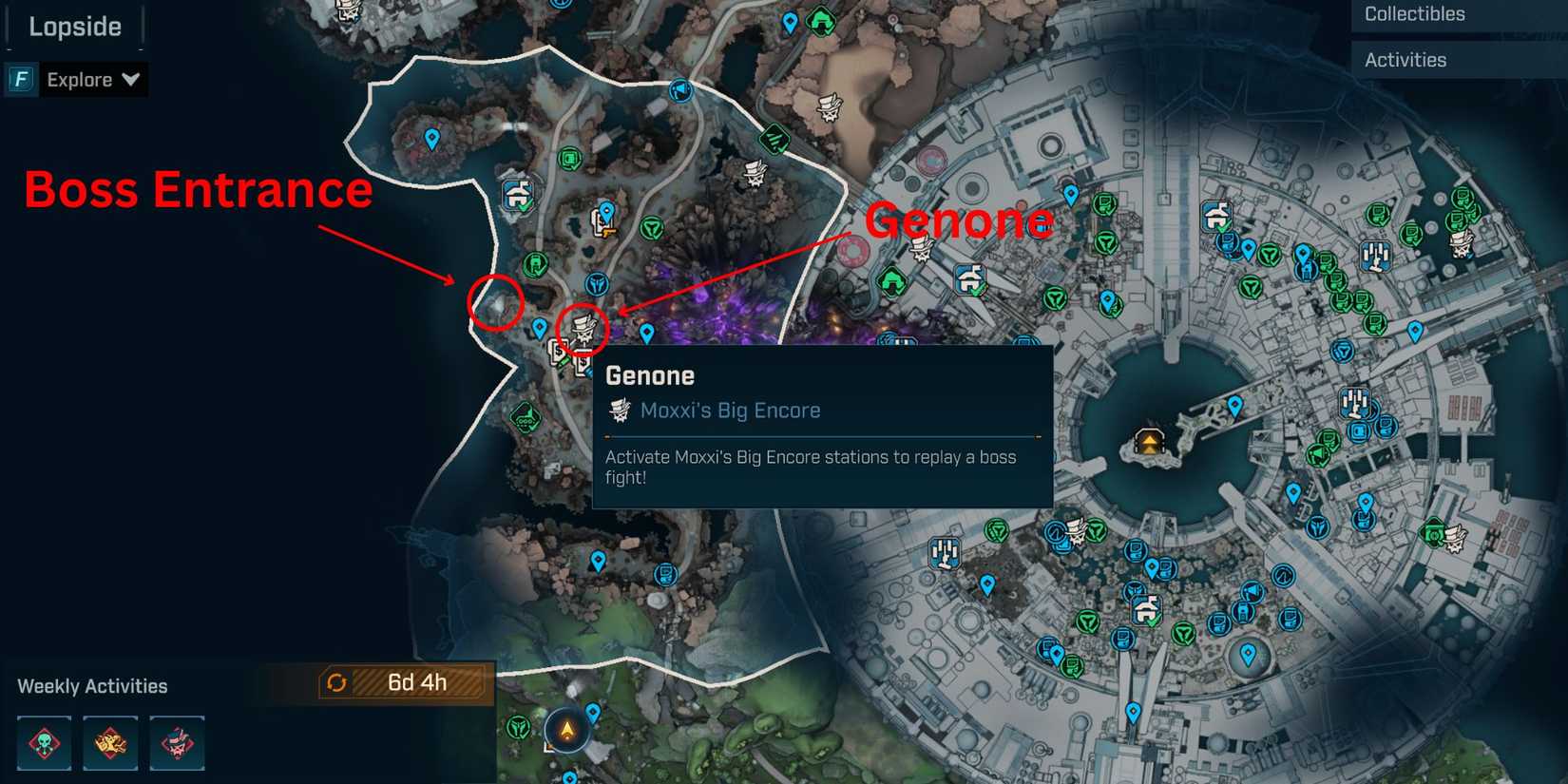Click the Lopside map title
The width and height of the screenshot is (1568, 784).
[73, 26]
